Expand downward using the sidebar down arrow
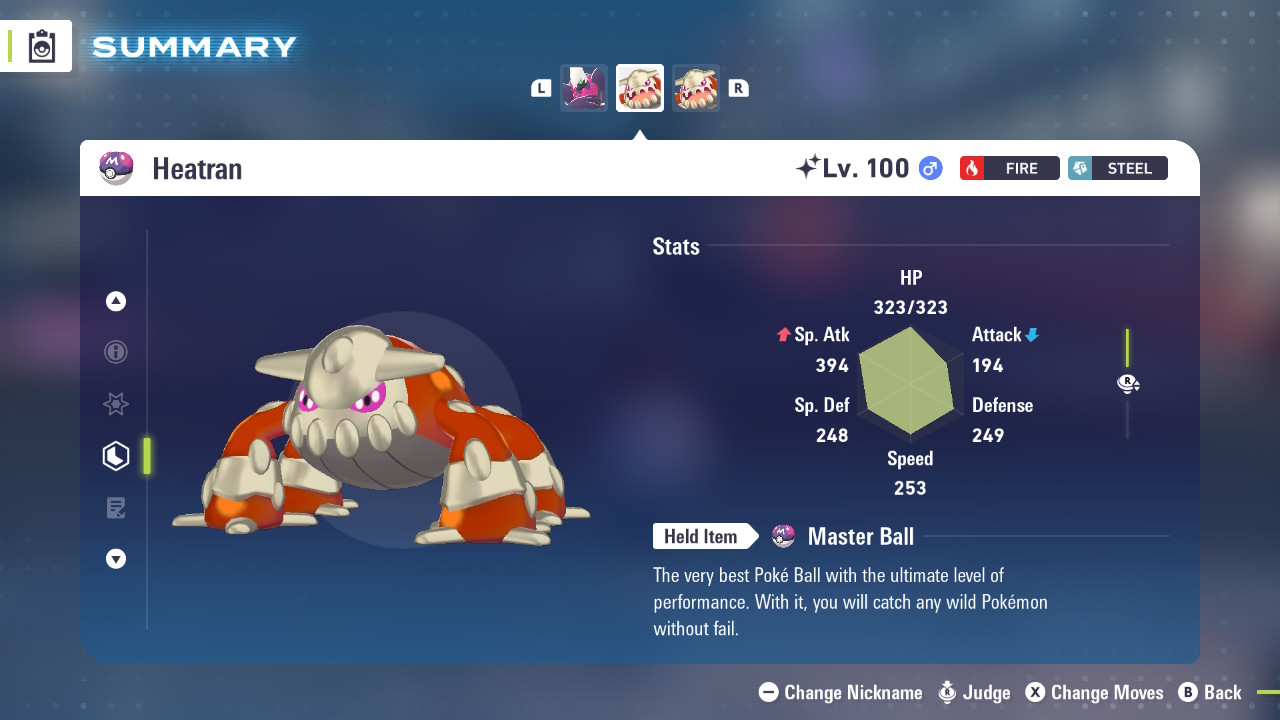This screenshot has height=720, width=1280. (x=115, y=559)
